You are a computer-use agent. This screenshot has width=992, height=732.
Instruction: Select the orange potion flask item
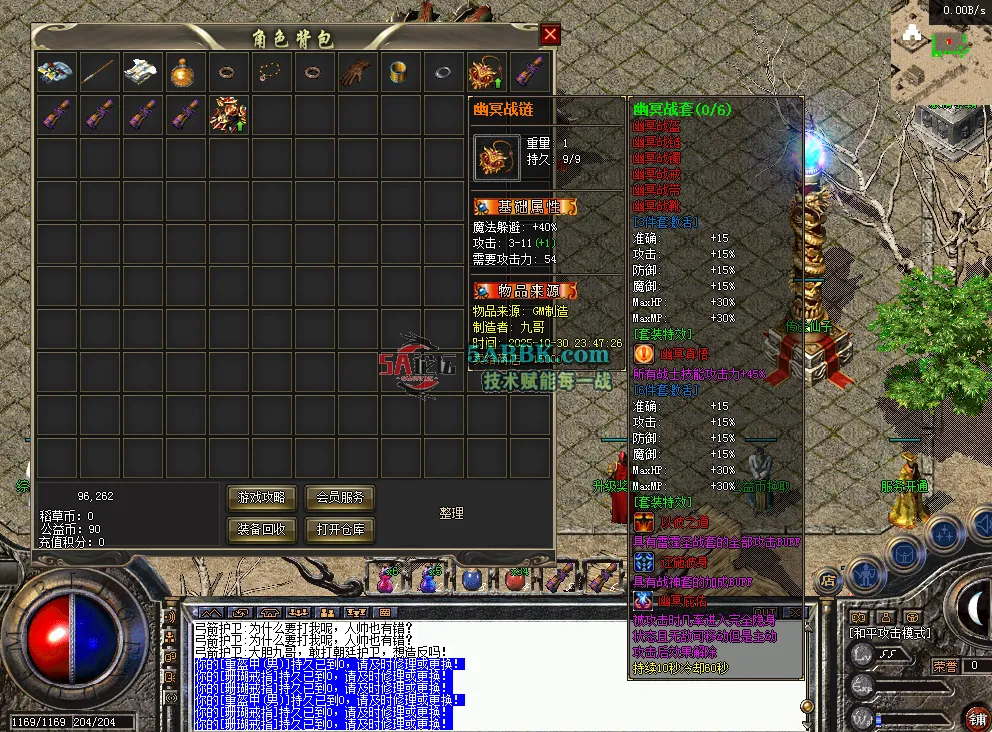[x=184, y=72]
